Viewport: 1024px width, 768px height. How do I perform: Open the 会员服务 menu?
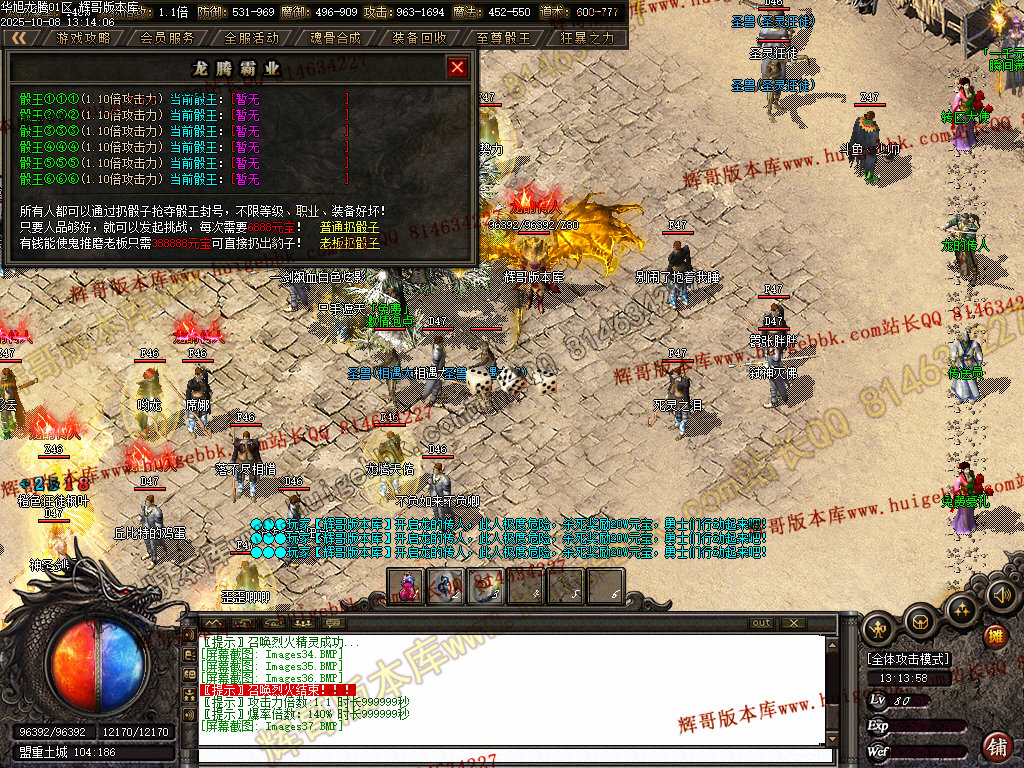pos(167,38)
